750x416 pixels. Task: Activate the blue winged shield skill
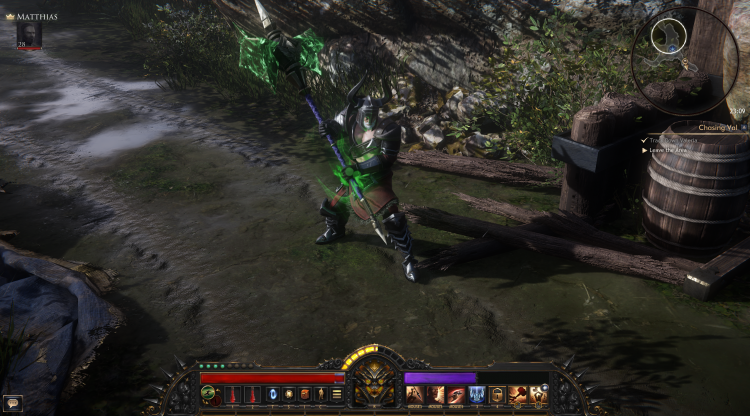[x=477, y=394]
